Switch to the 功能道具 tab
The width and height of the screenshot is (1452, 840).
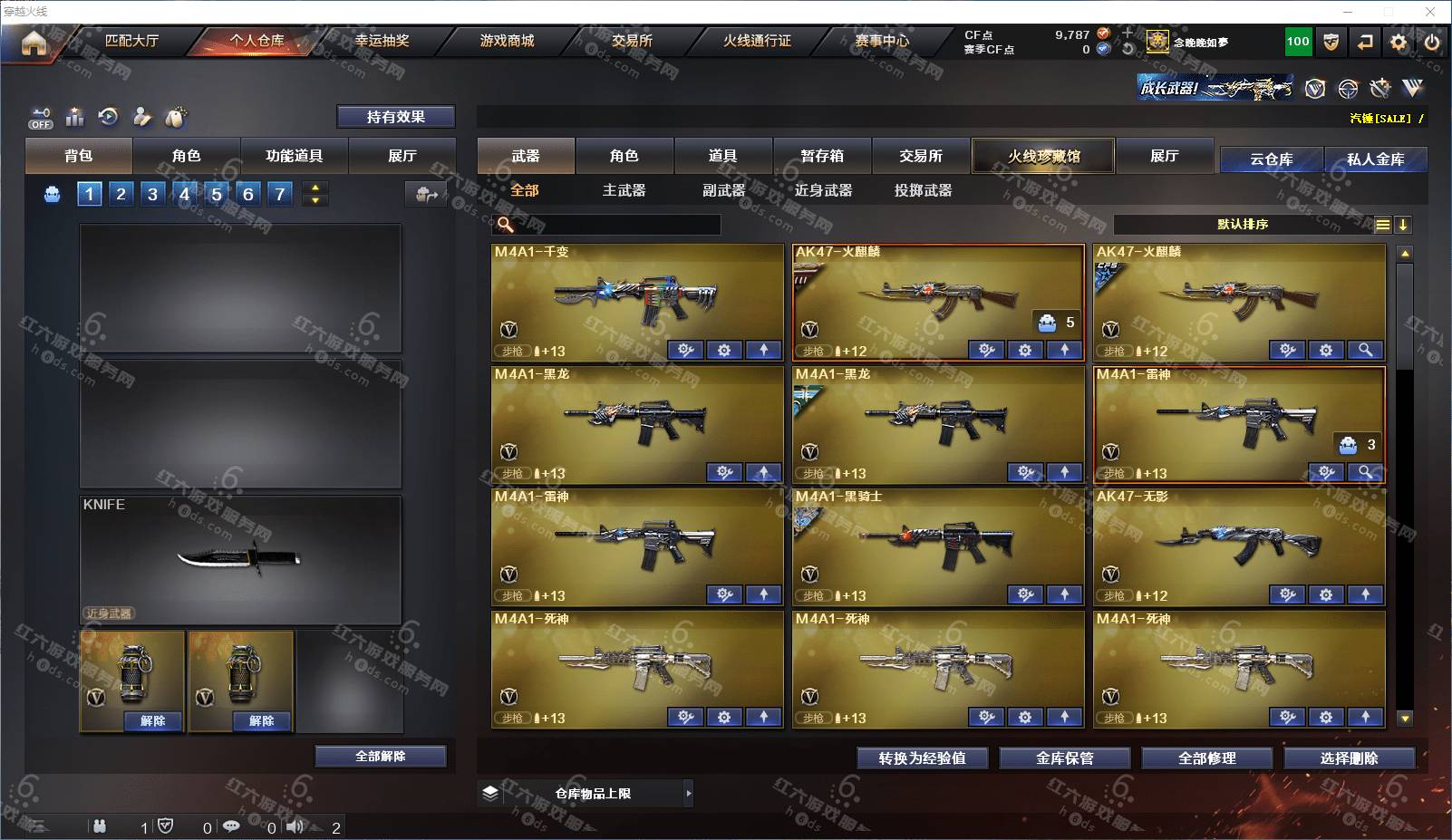[x=294, y=156]
